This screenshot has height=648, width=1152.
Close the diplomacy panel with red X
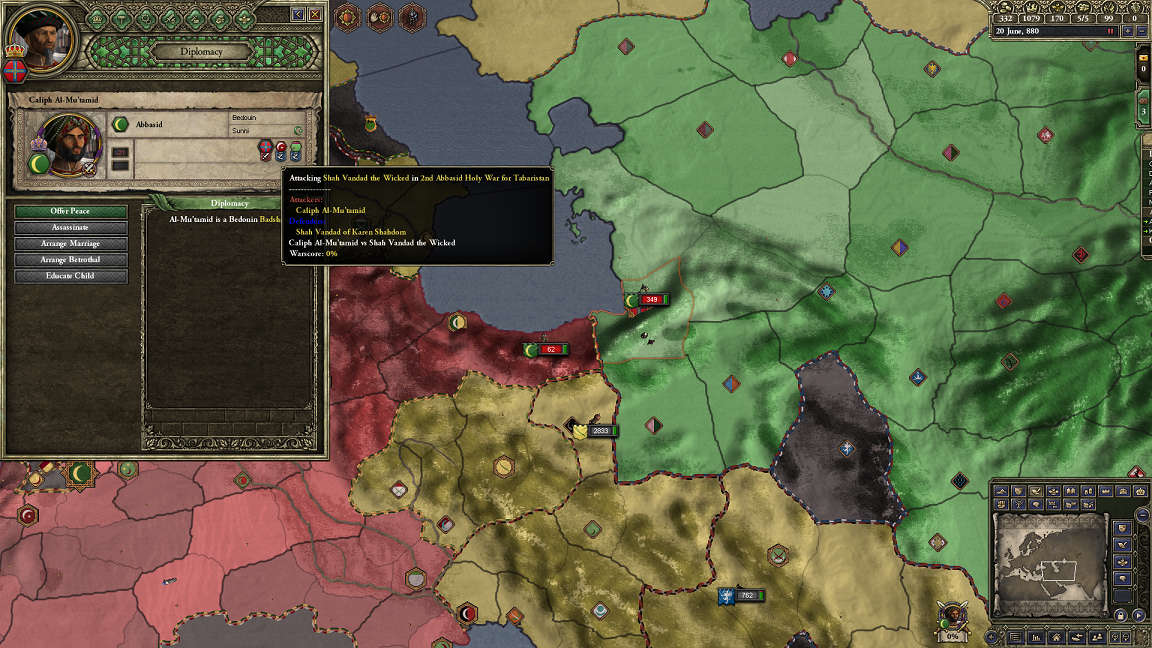(315, 15)
